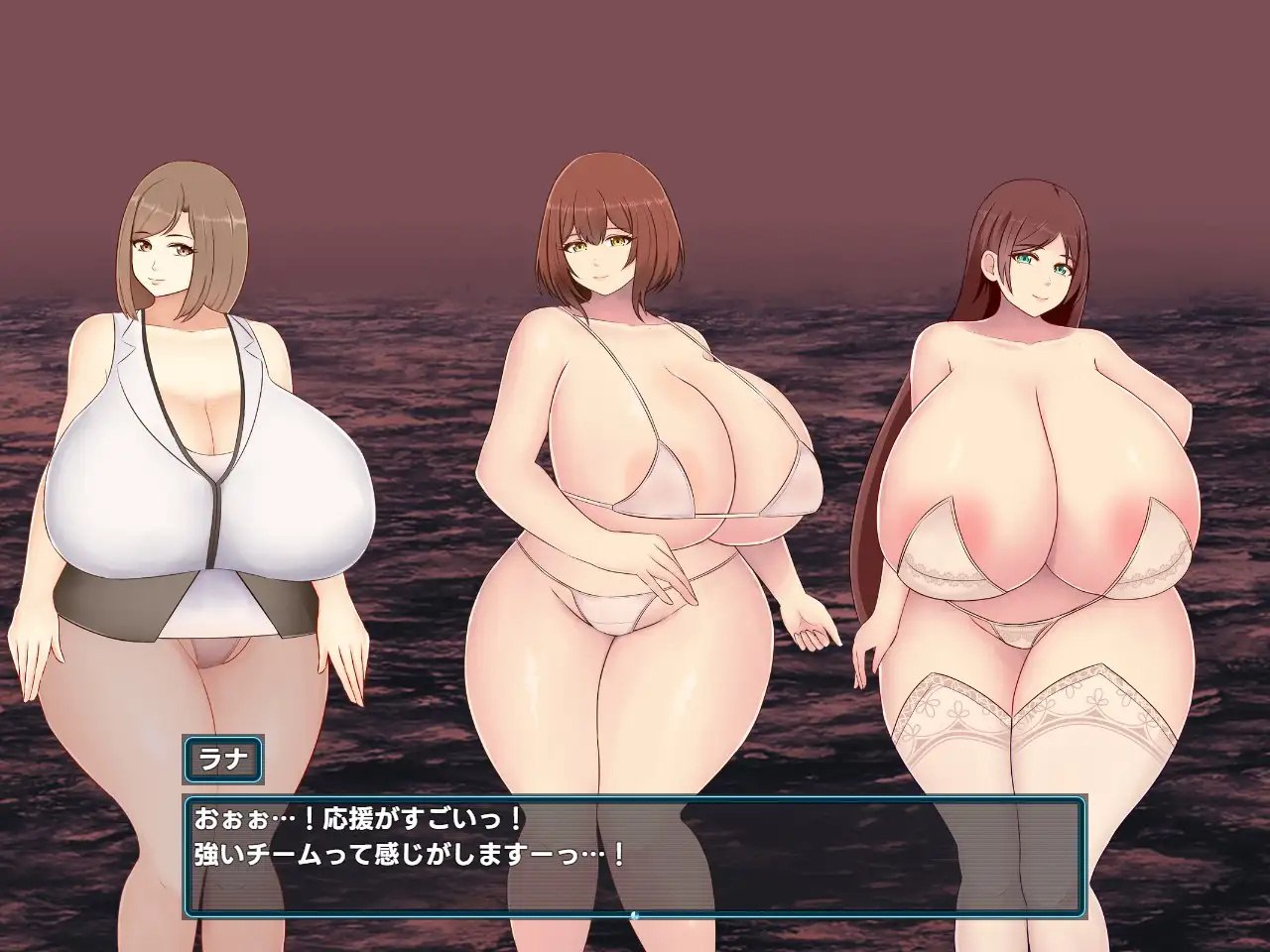Click the bottom edge of the screen
The height and width of the screenshot is (952, 1270).
coord(635,947)
